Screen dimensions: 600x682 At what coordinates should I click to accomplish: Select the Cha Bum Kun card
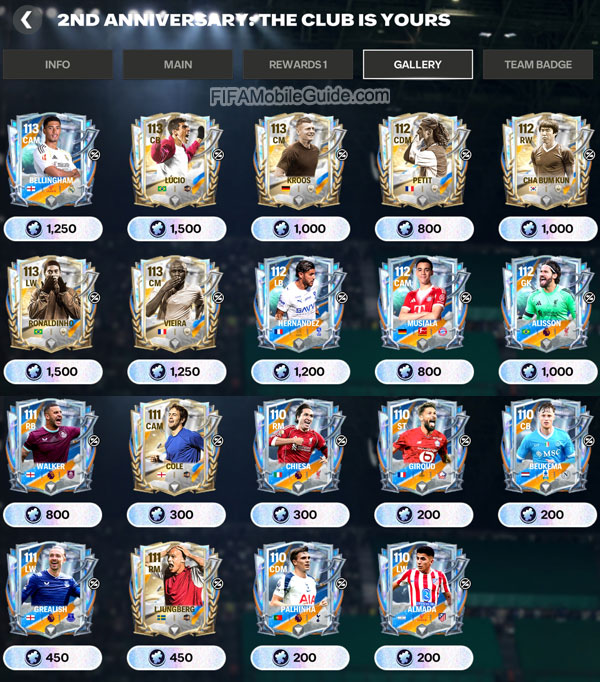pos(548,160)
